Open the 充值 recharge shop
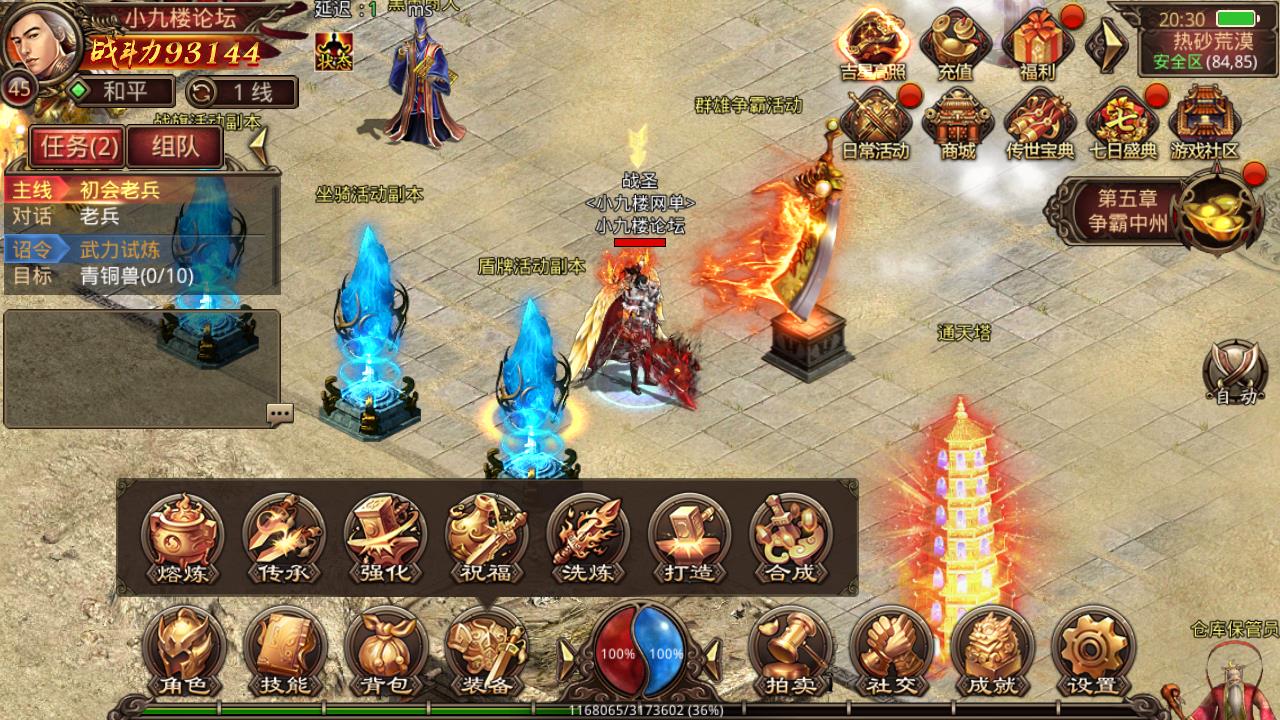Screen dimensions: 1280x720 coord(955,45)
